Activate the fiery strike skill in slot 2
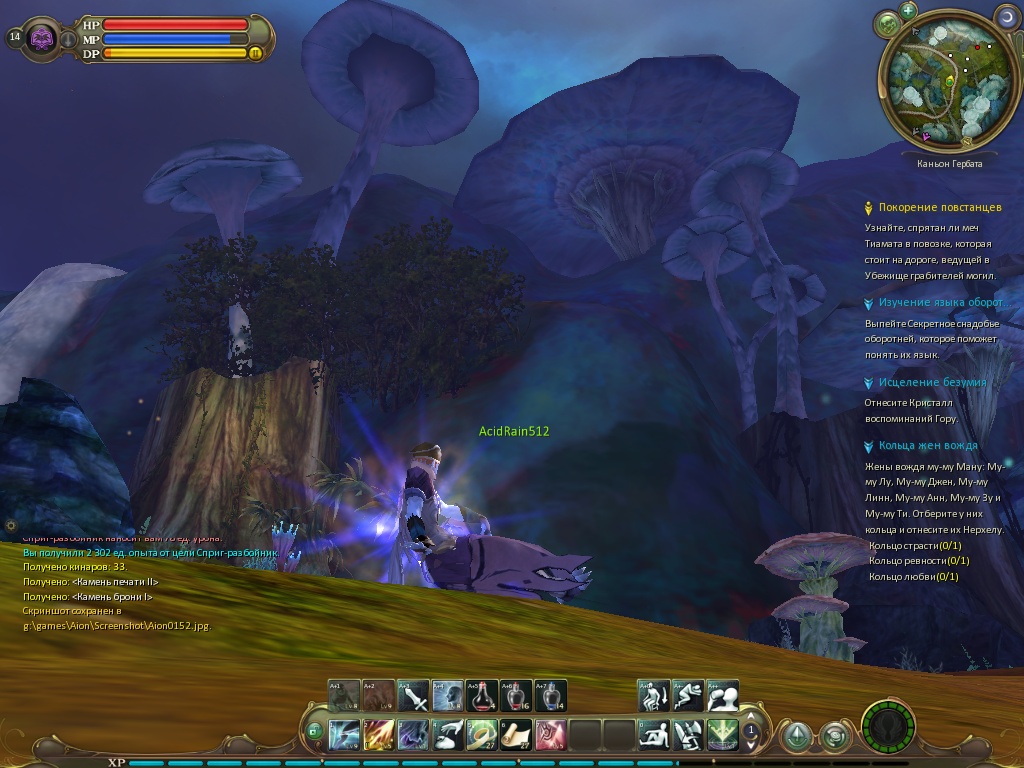1024x768 pixels. tap(379, 734)
